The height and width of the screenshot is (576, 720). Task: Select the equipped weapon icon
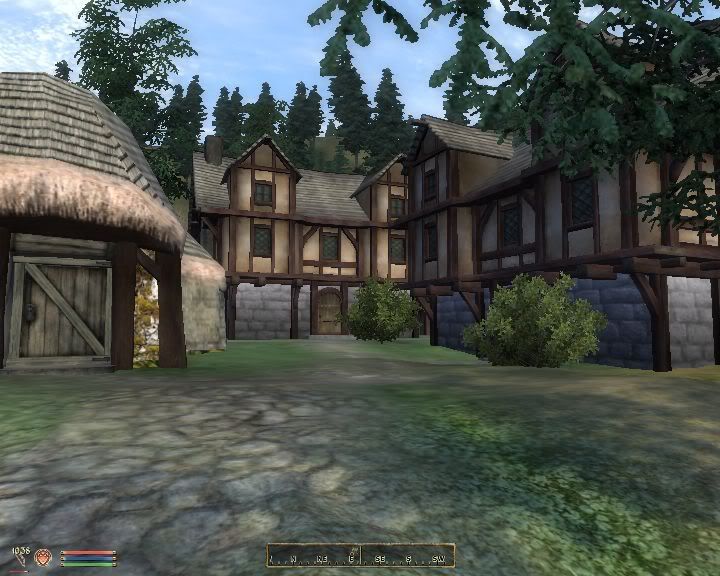(x=20, y=559)
